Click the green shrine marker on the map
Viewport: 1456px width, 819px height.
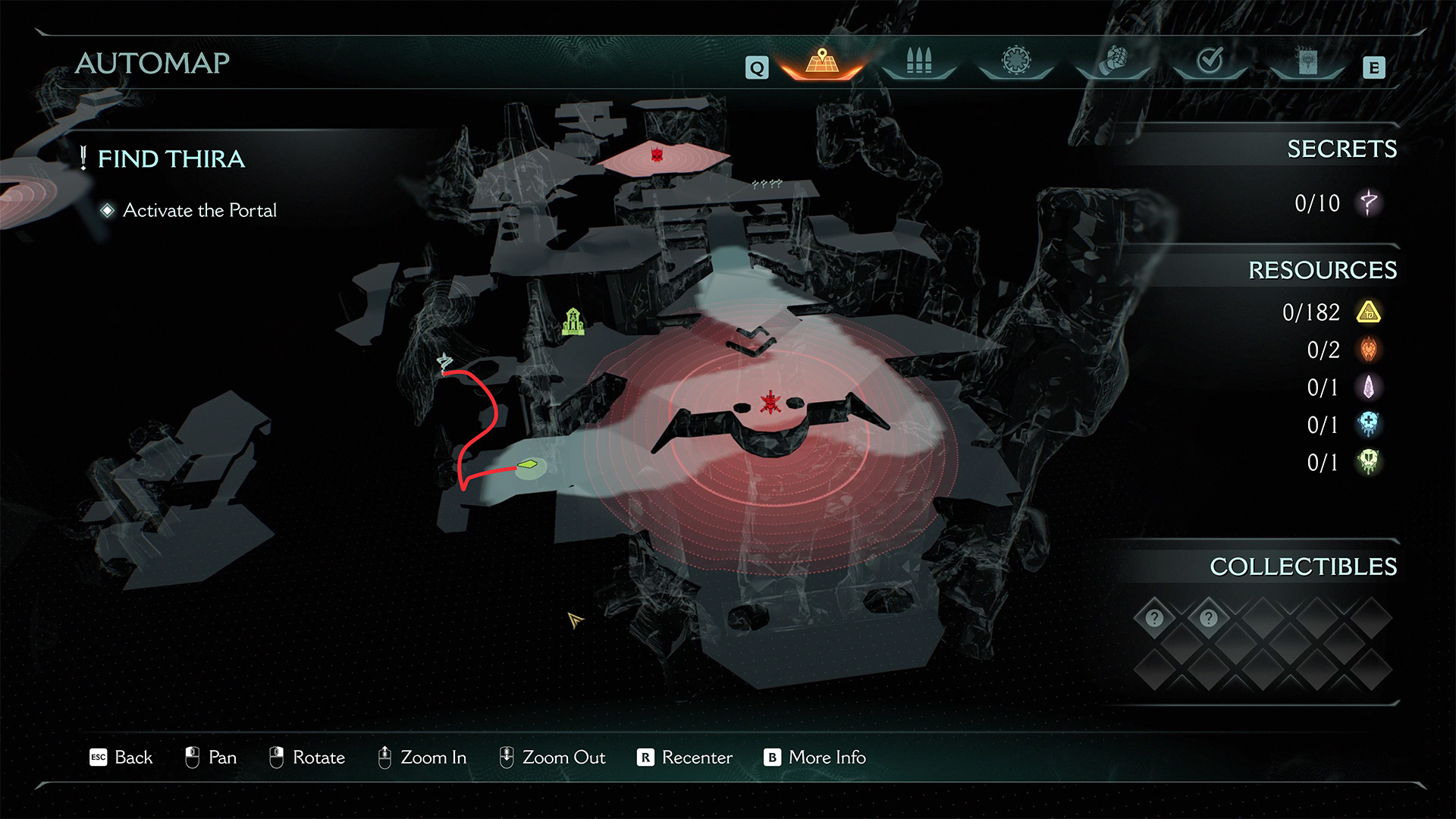pos(573,322)
